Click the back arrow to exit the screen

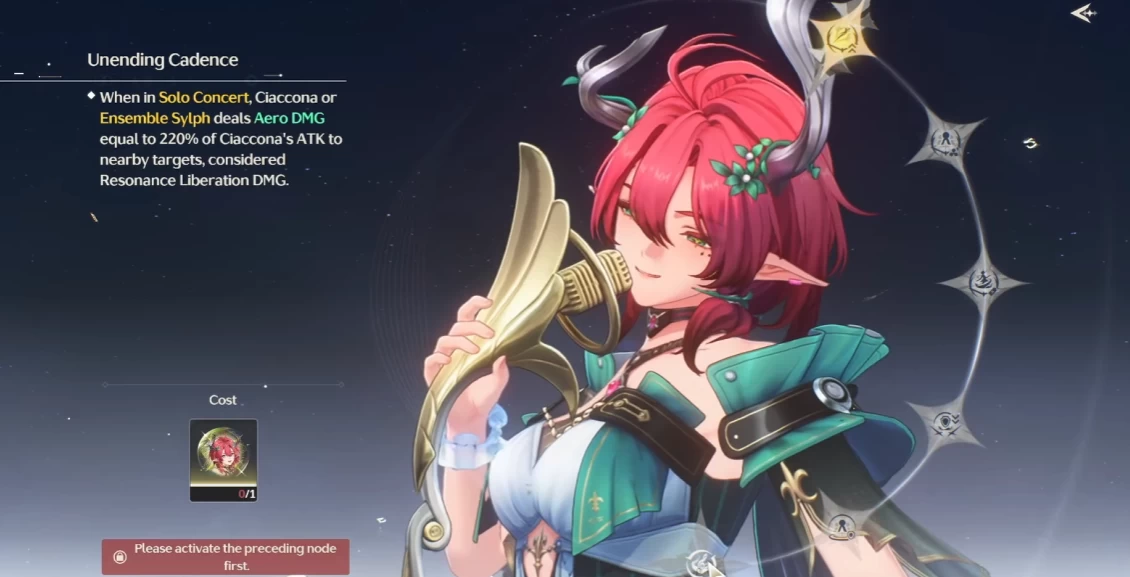coord(1082,13)
